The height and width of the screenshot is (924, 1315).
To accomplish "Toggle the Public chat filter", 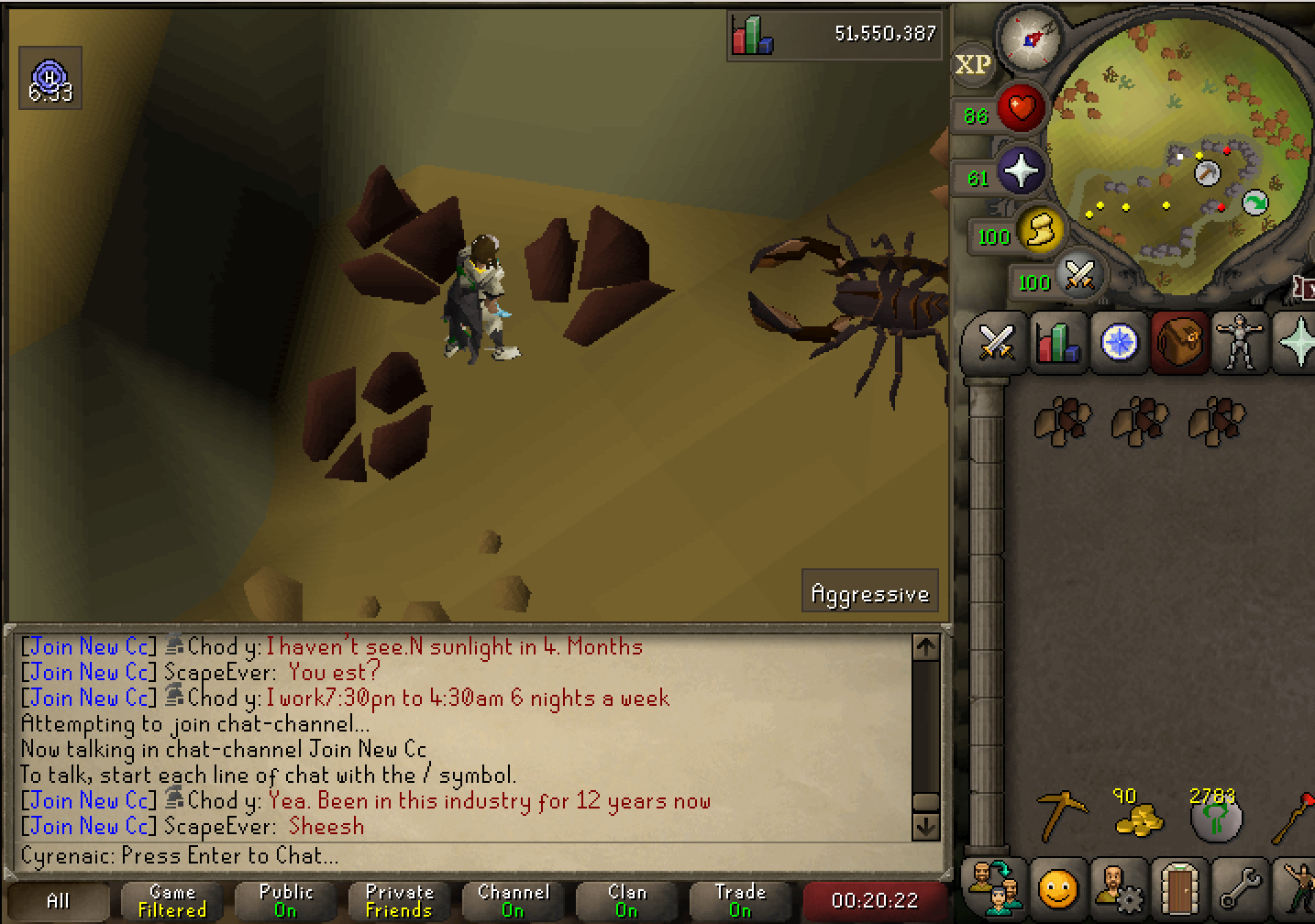I will pyautogui.click(x=285, y=900).
